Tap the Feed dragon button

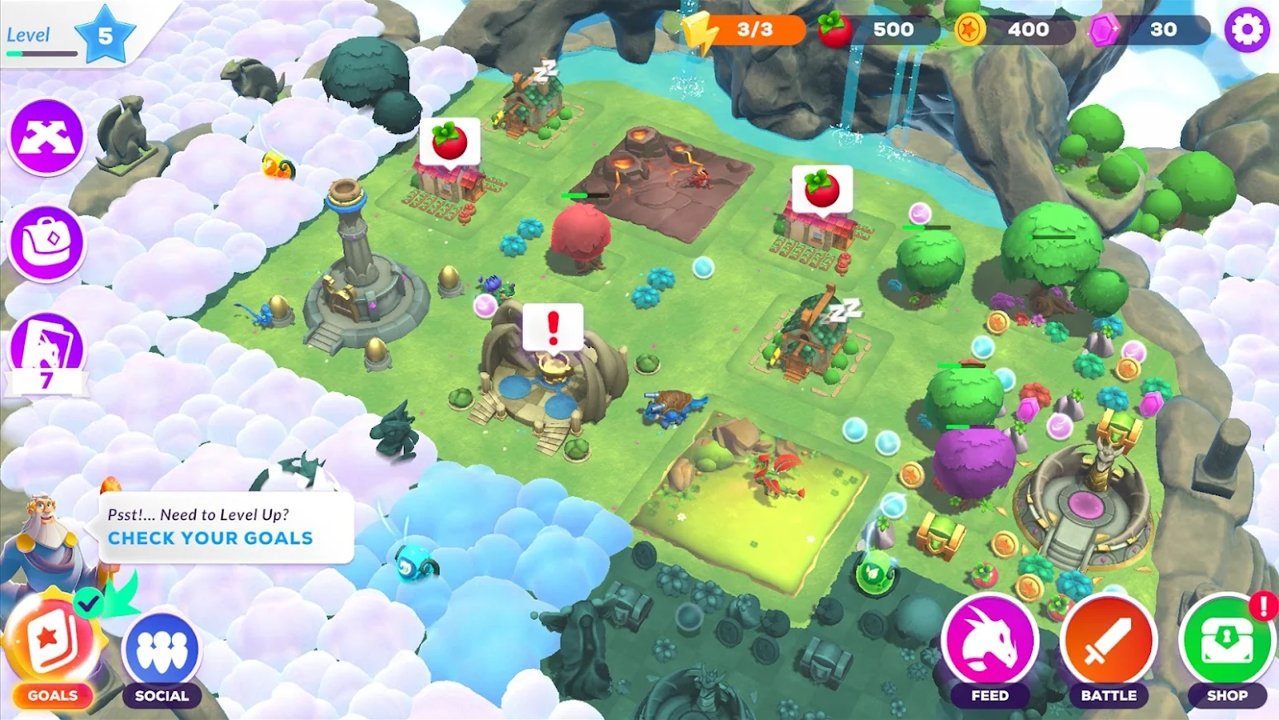pyautogui.click(x=989, y=642)
